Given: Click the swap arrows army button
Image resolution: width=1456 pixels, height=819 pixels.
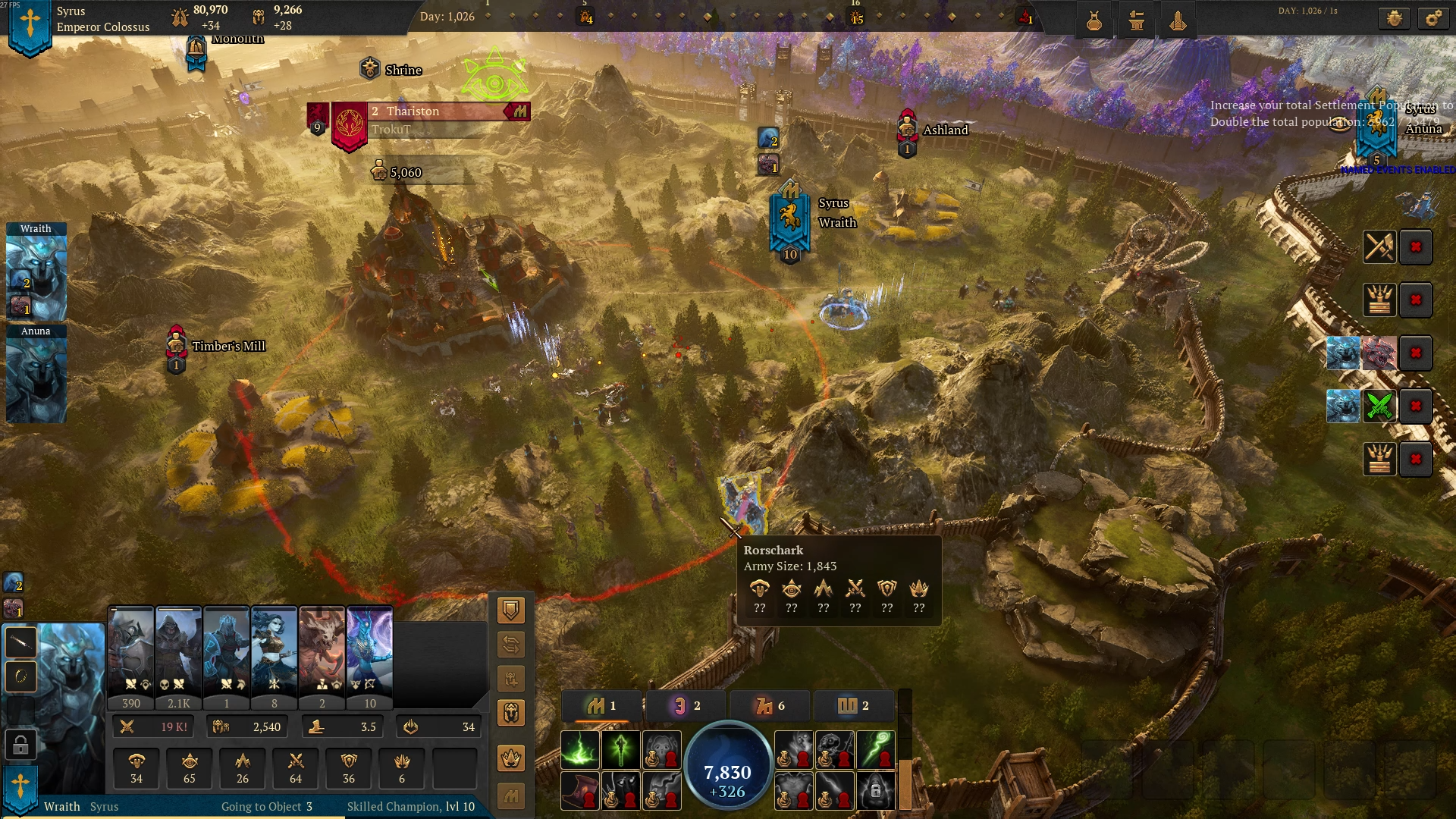Looking at the screenshot, I should coord(511,645).
